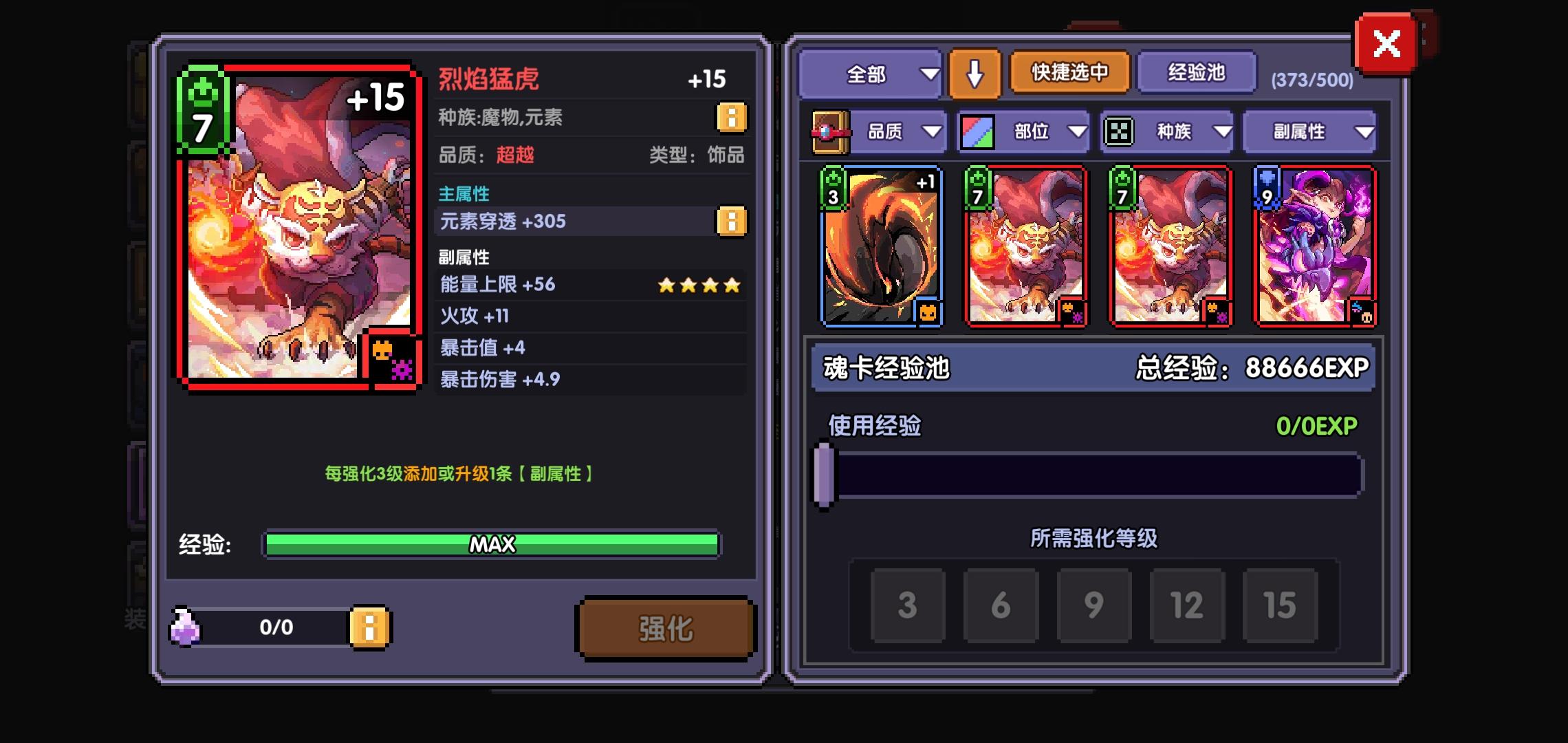Open the red book quality filter icon
The width and height of the screenshot is (1568, 743).
point(830,131)
